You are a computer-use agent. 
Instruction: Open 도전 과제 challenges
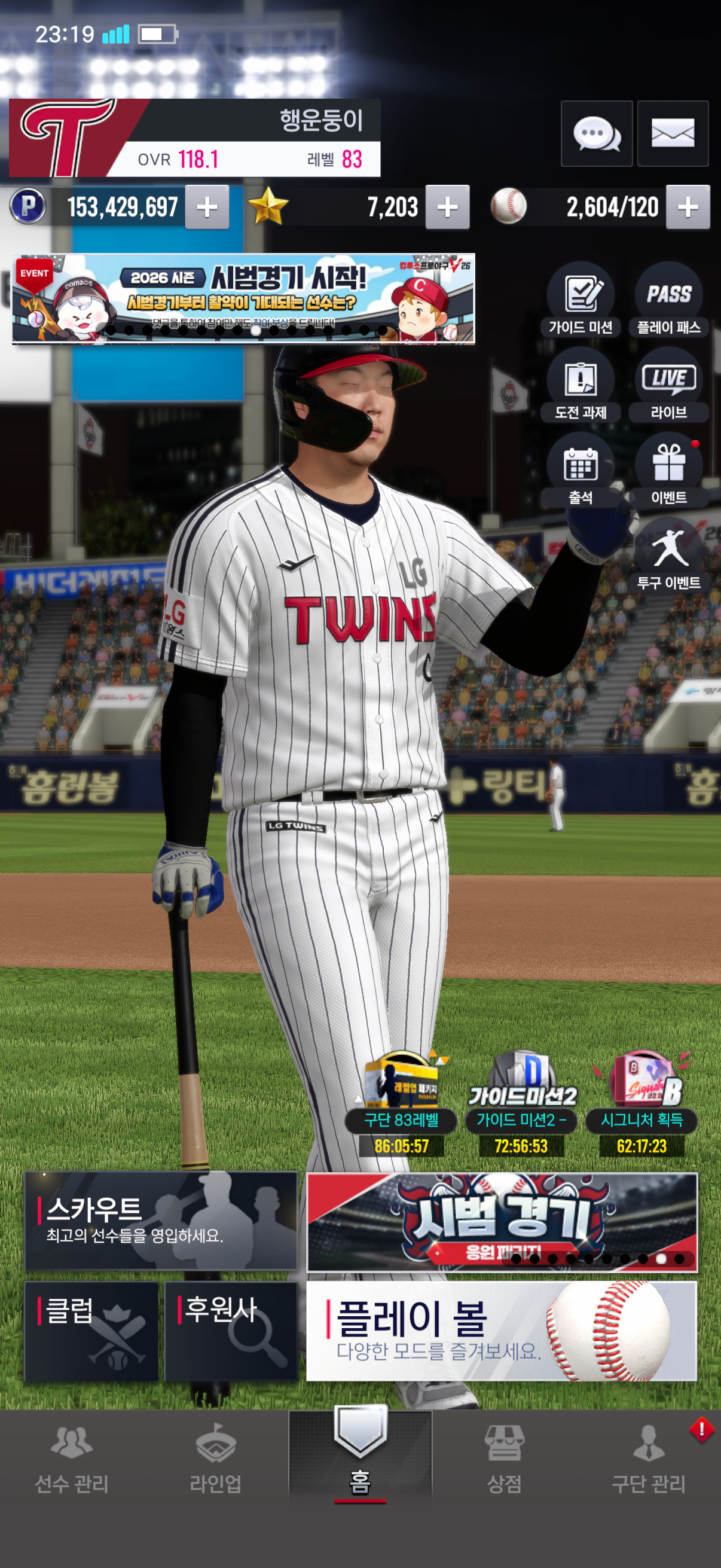tap(581, 385)
